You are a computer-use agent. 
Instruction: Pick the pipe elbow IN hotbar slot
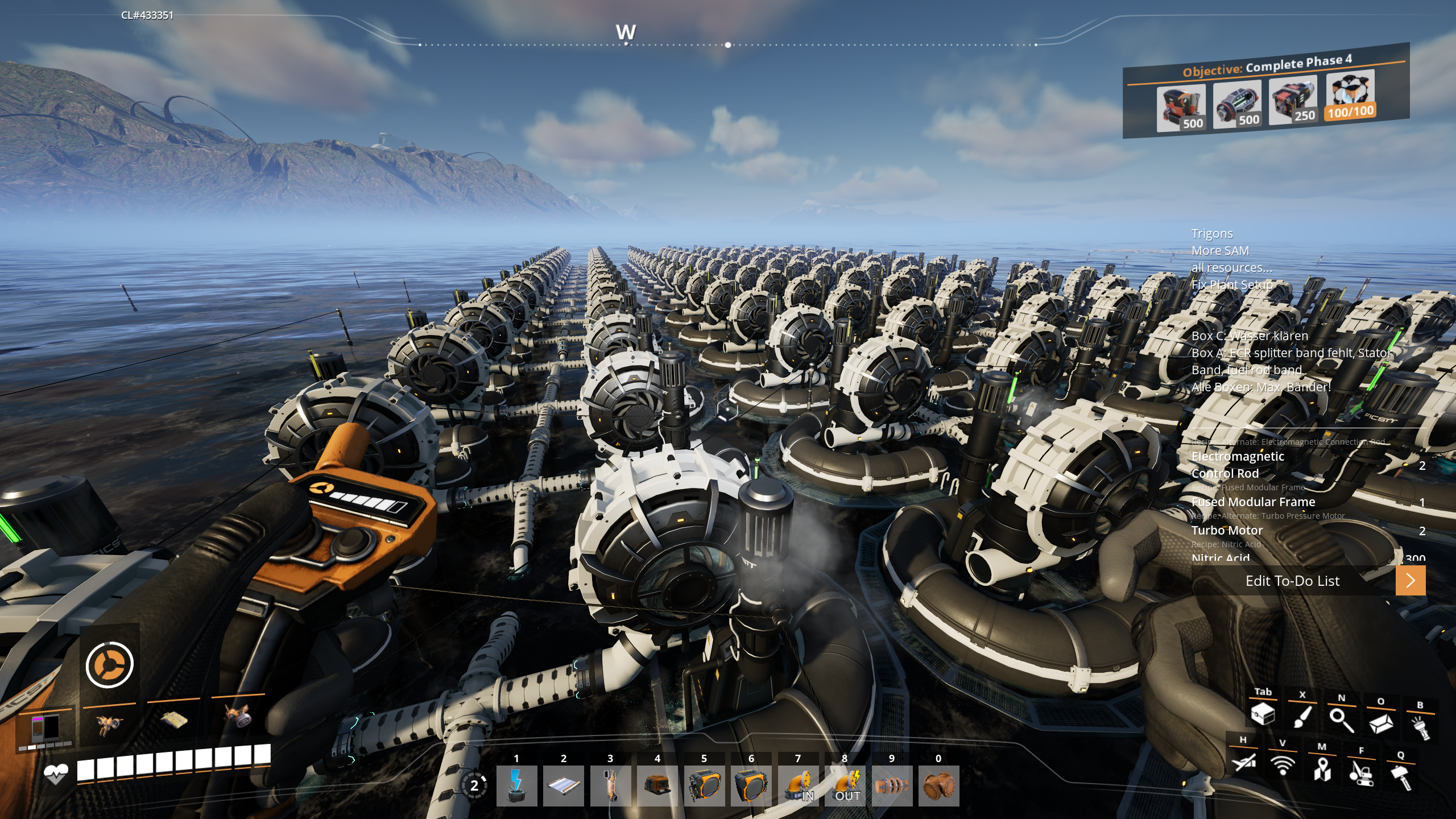point(798,785)
